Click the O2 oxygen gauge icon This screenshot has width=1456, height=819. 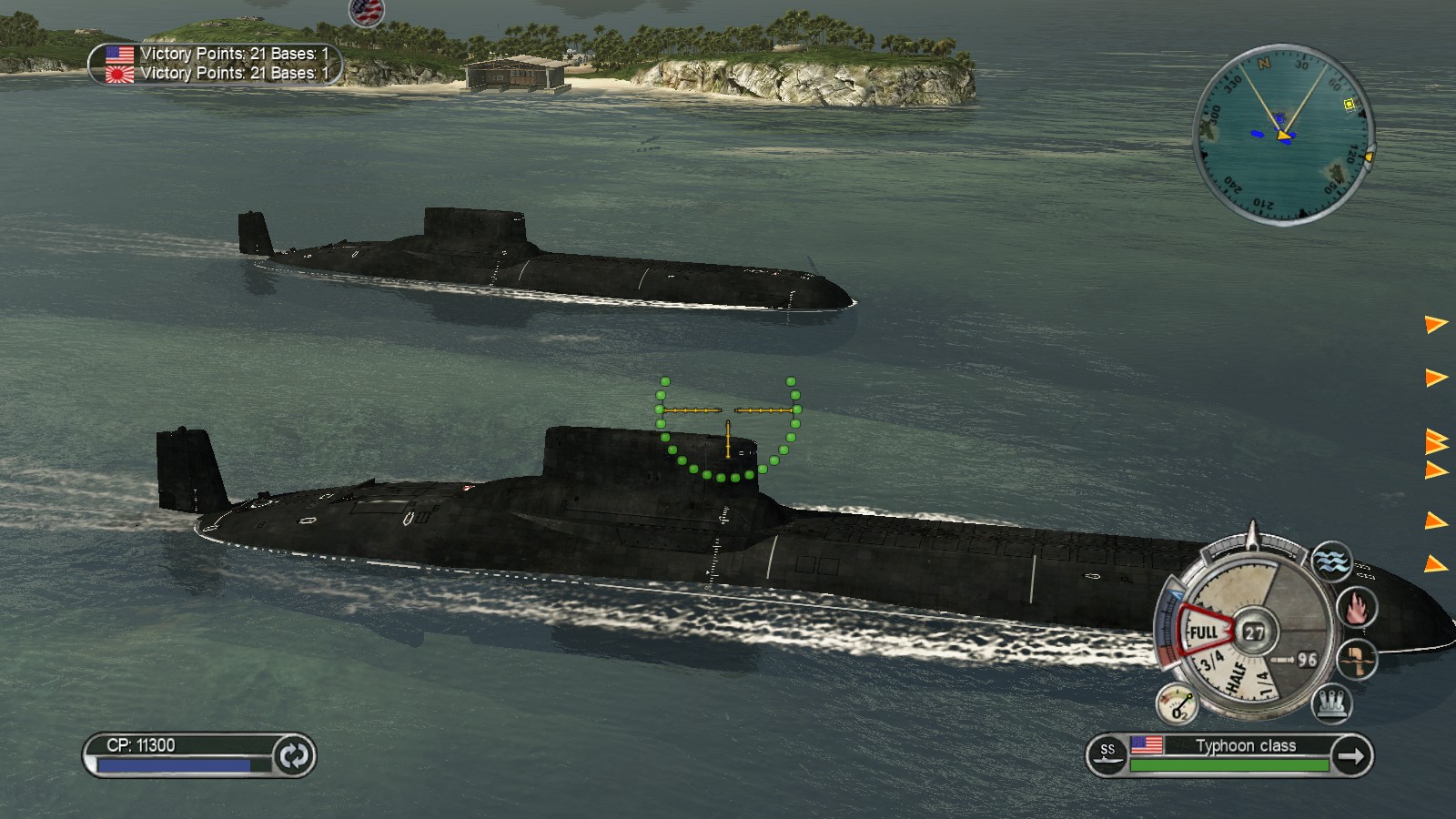(1179, 702)
